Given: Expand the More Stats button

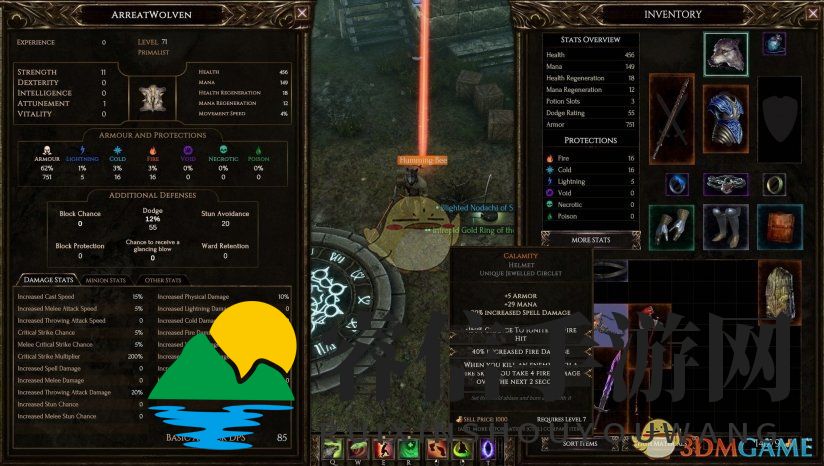Looking at the screenshot, I should click(591, 240).
